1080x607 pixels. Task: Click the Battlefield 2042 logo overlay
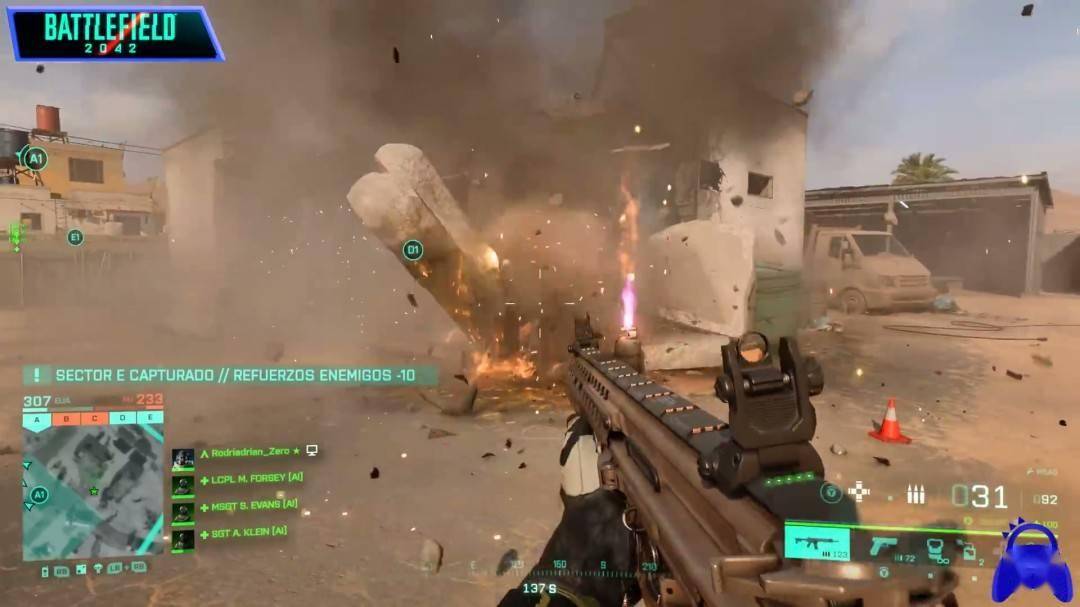tap(112, 32)
